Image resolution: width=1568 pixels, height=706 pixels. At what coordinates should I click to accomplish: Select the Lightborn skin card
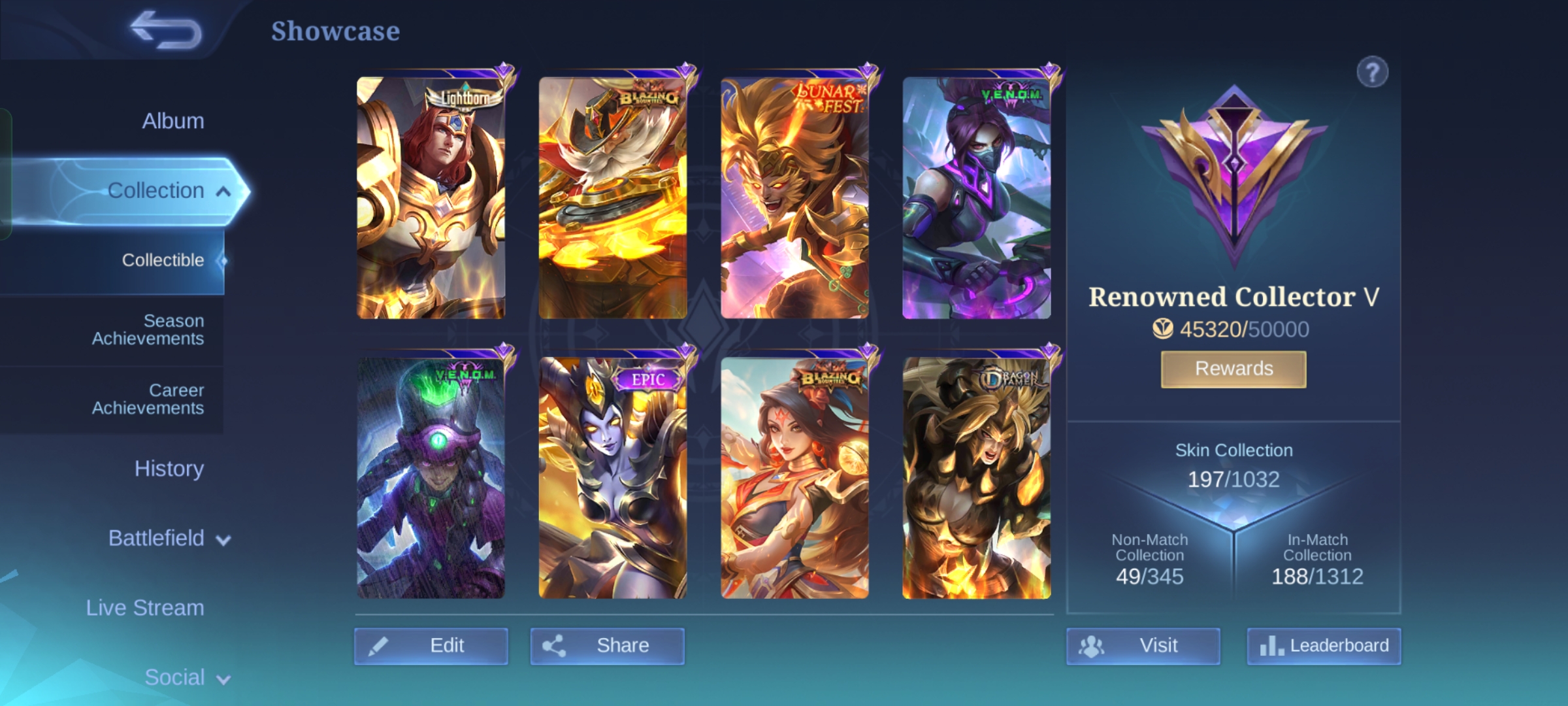(431, 197)
